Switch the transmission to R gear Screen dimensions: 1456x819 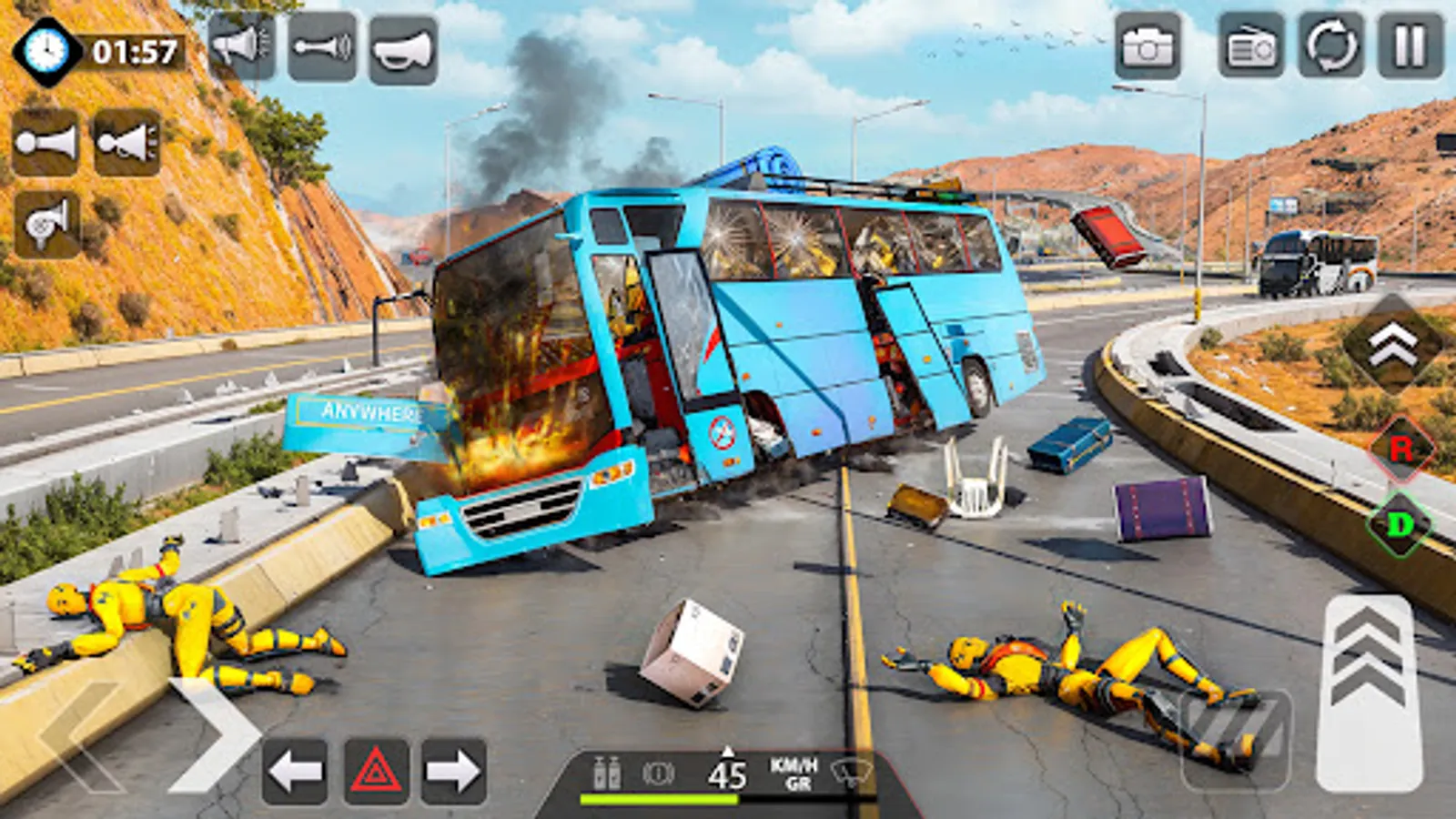pyautogui.click(x=1402, y=450)
